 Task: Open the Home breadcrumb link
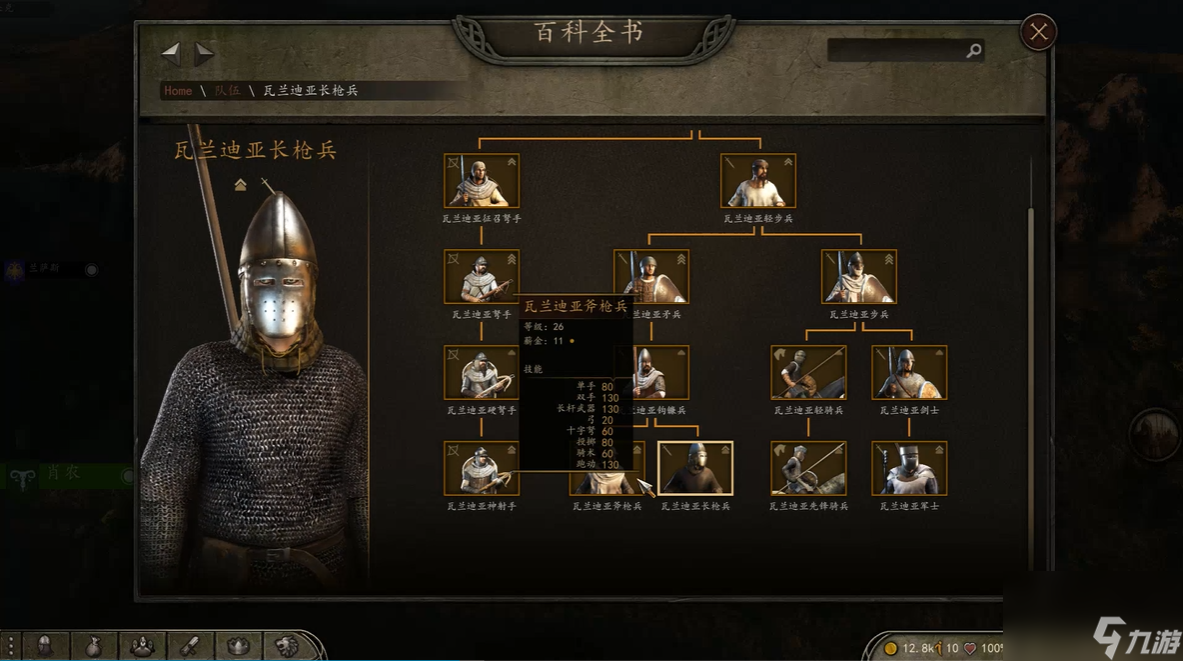point(178,91)
